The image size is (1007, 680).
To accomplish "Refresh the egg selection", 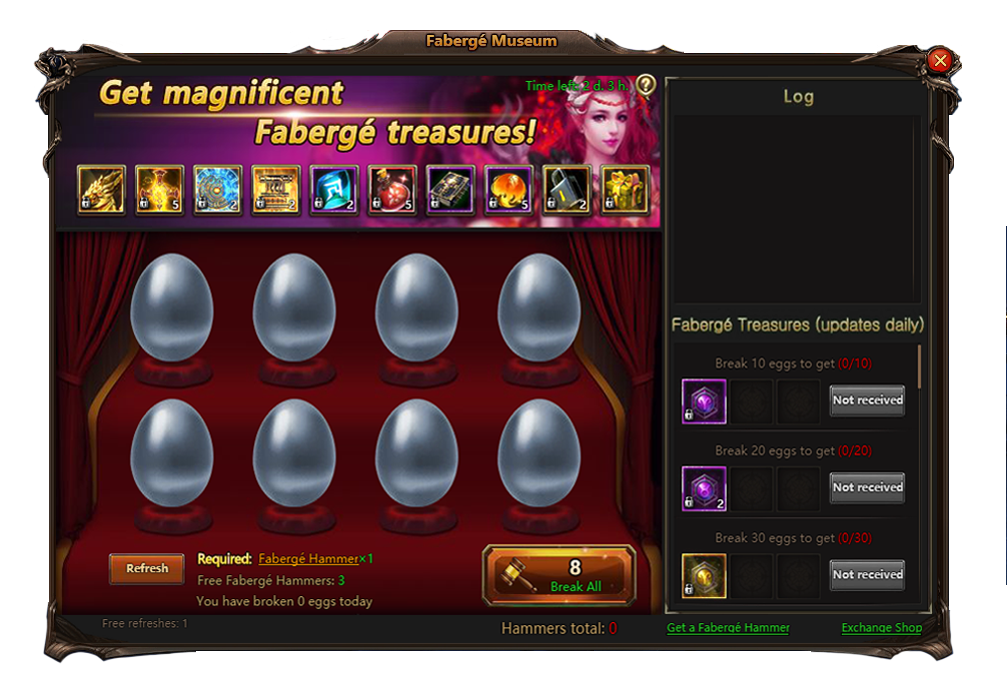I will [x=147, y=568].
